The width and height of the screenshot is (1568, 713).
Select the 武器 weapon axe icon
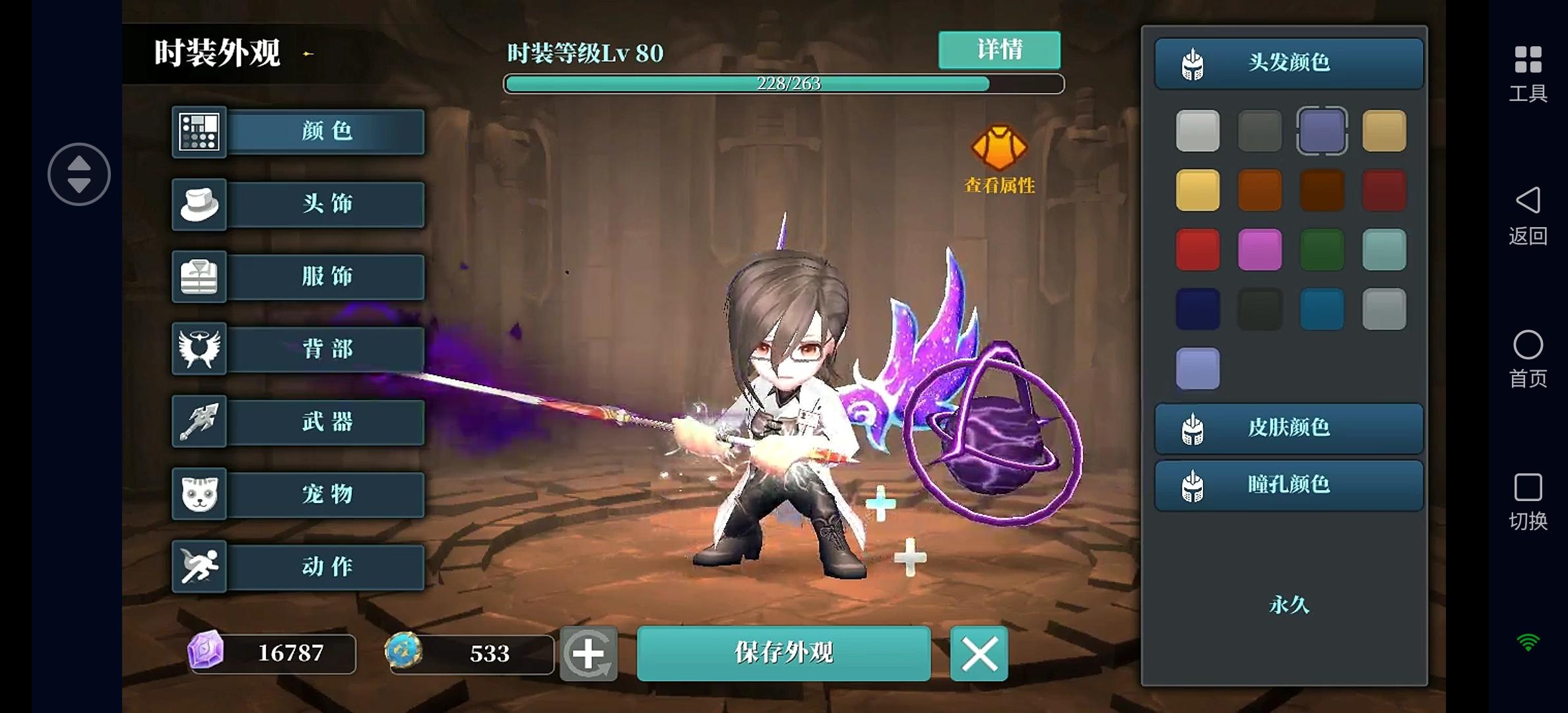[x=199, y=422]
